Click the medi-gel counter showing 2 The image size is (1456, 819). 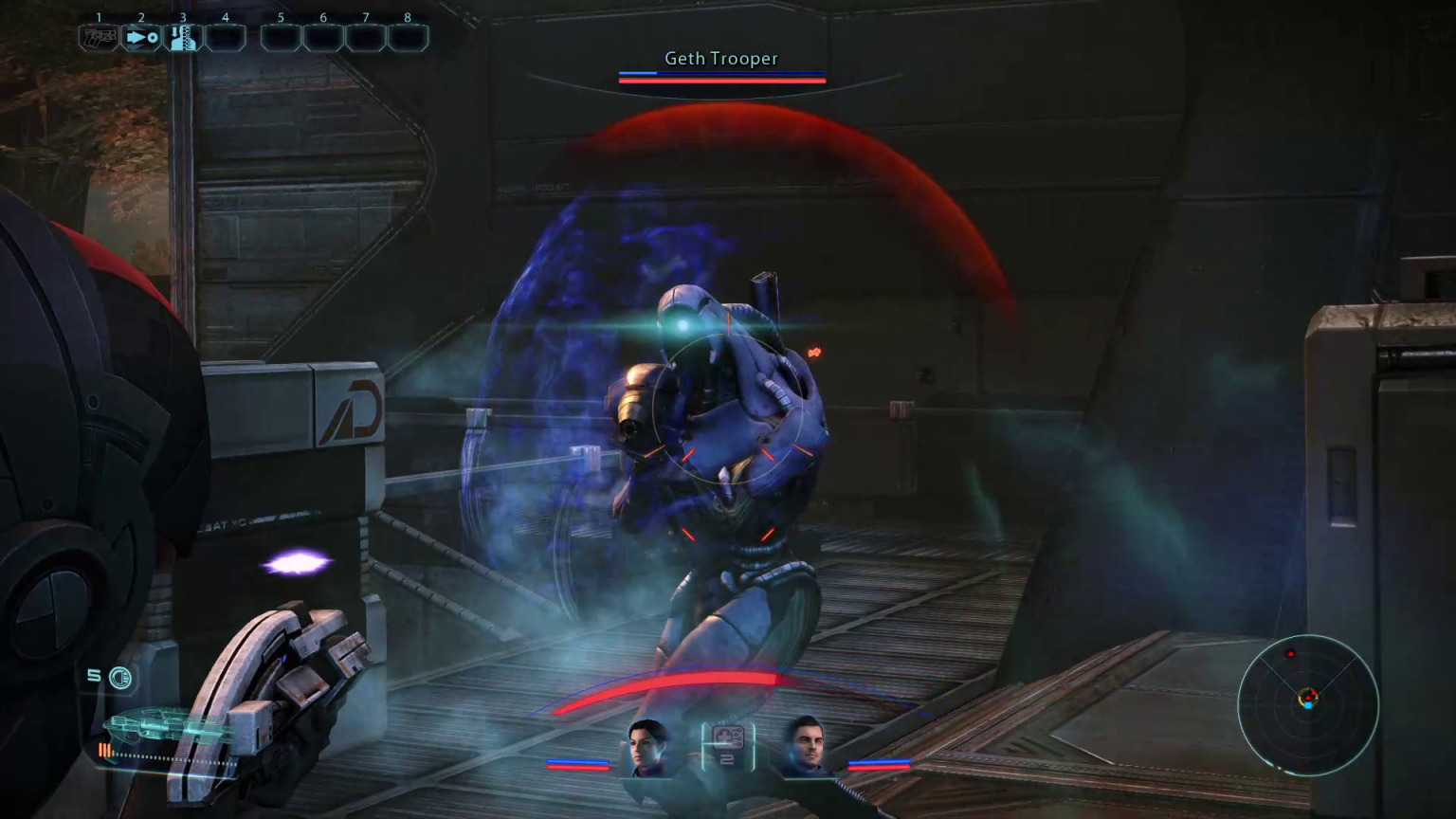pyautogui.click(x=727, y=757)
